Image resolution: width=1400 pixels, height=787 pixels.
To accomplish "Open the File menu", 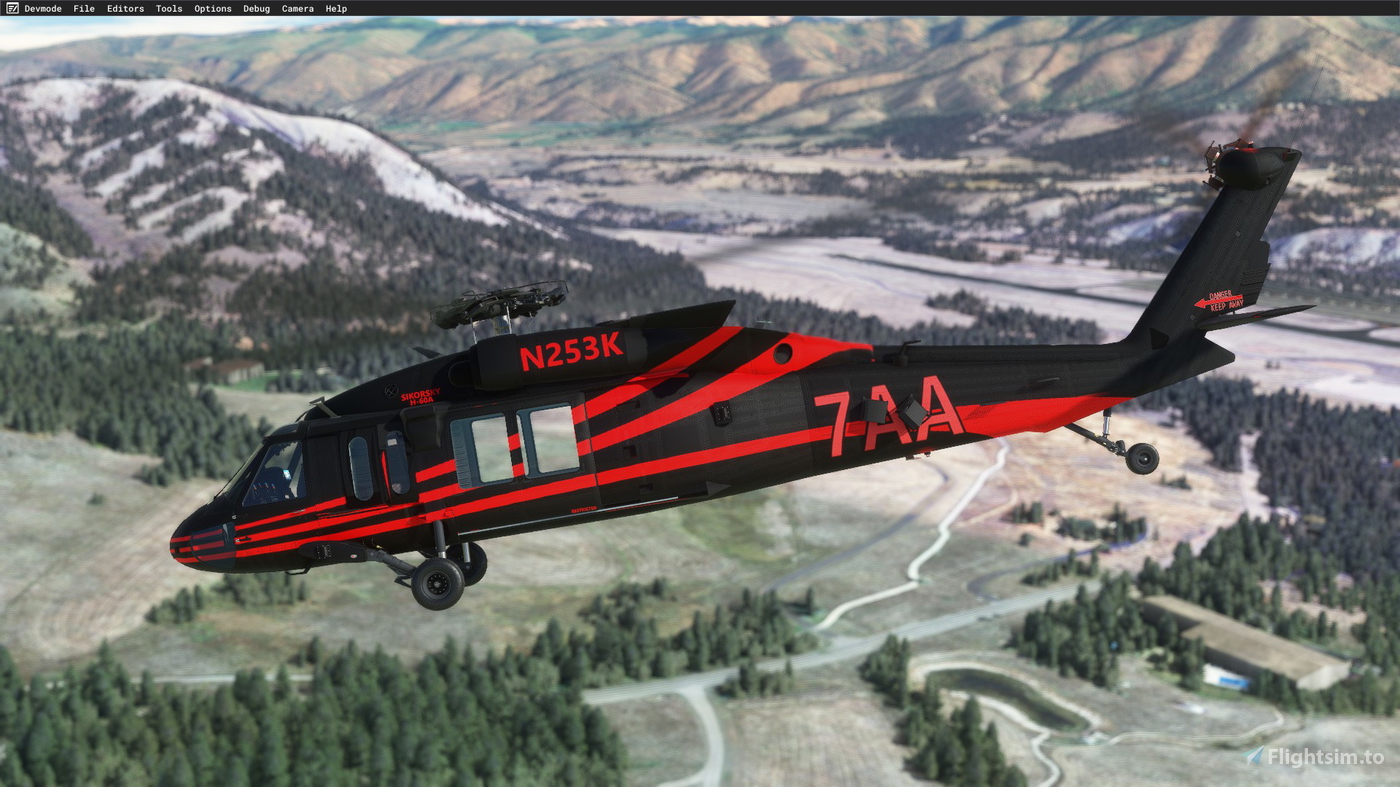I will 83,8.
